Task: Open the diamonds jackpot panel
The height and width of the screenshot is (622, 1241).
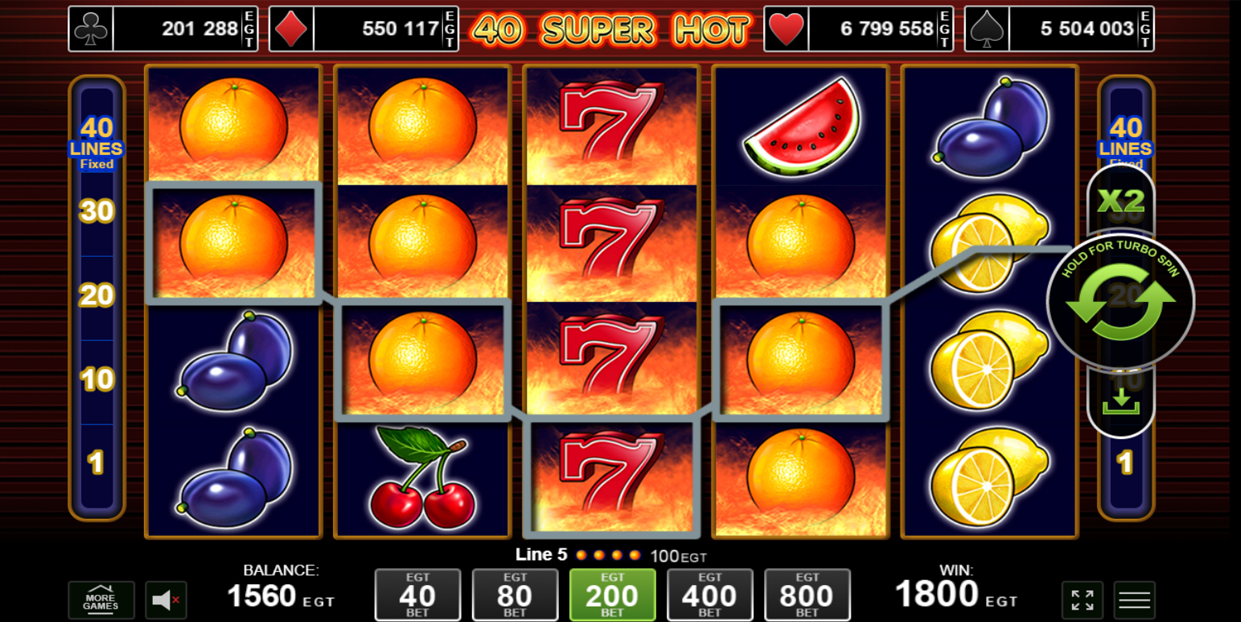Action: [364, 29]
